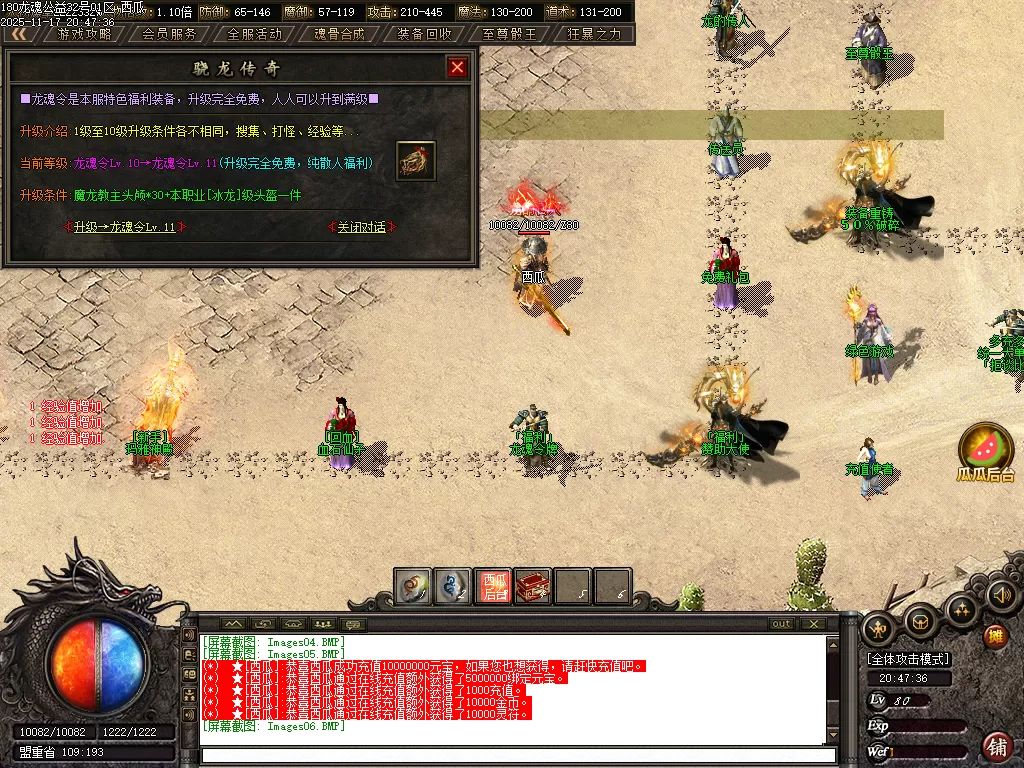Select the 关闭对话 option
Image resolution: width=1024 pixels, height=768 pixels.
coord(361,227)
